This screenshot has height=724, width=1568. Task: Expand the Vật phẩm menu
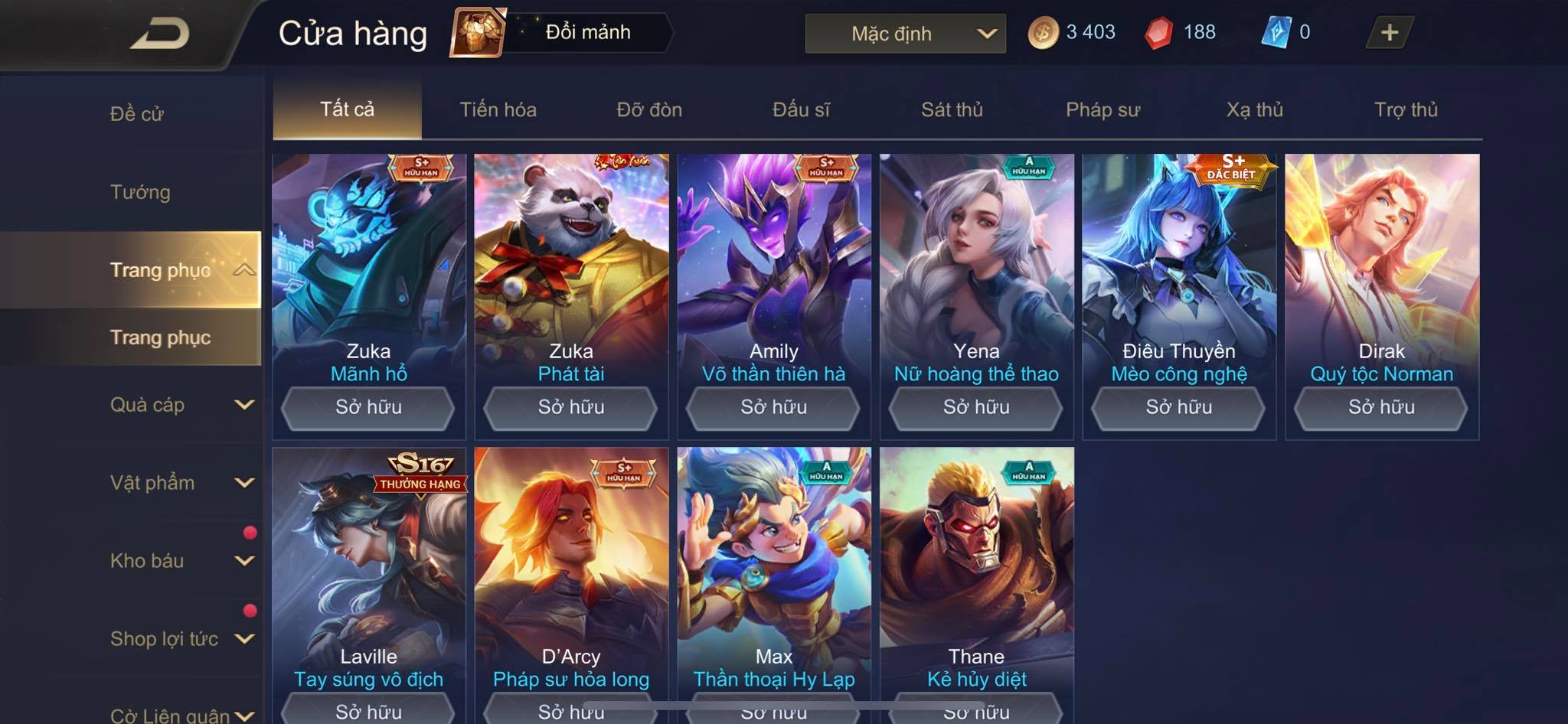point(180,483)
